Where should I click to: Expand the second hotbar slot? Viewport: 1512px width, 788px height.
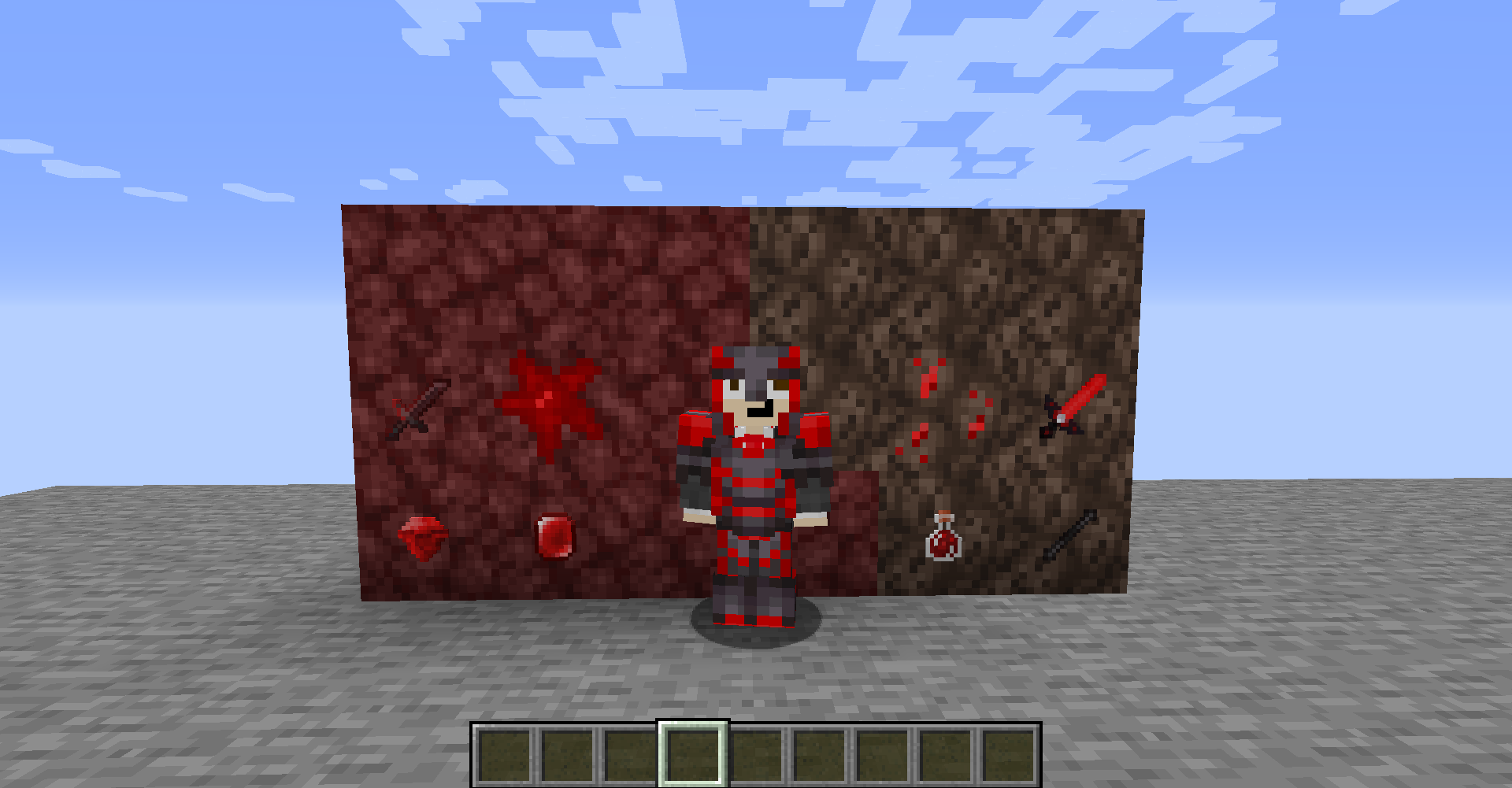[x=567, y=756]
